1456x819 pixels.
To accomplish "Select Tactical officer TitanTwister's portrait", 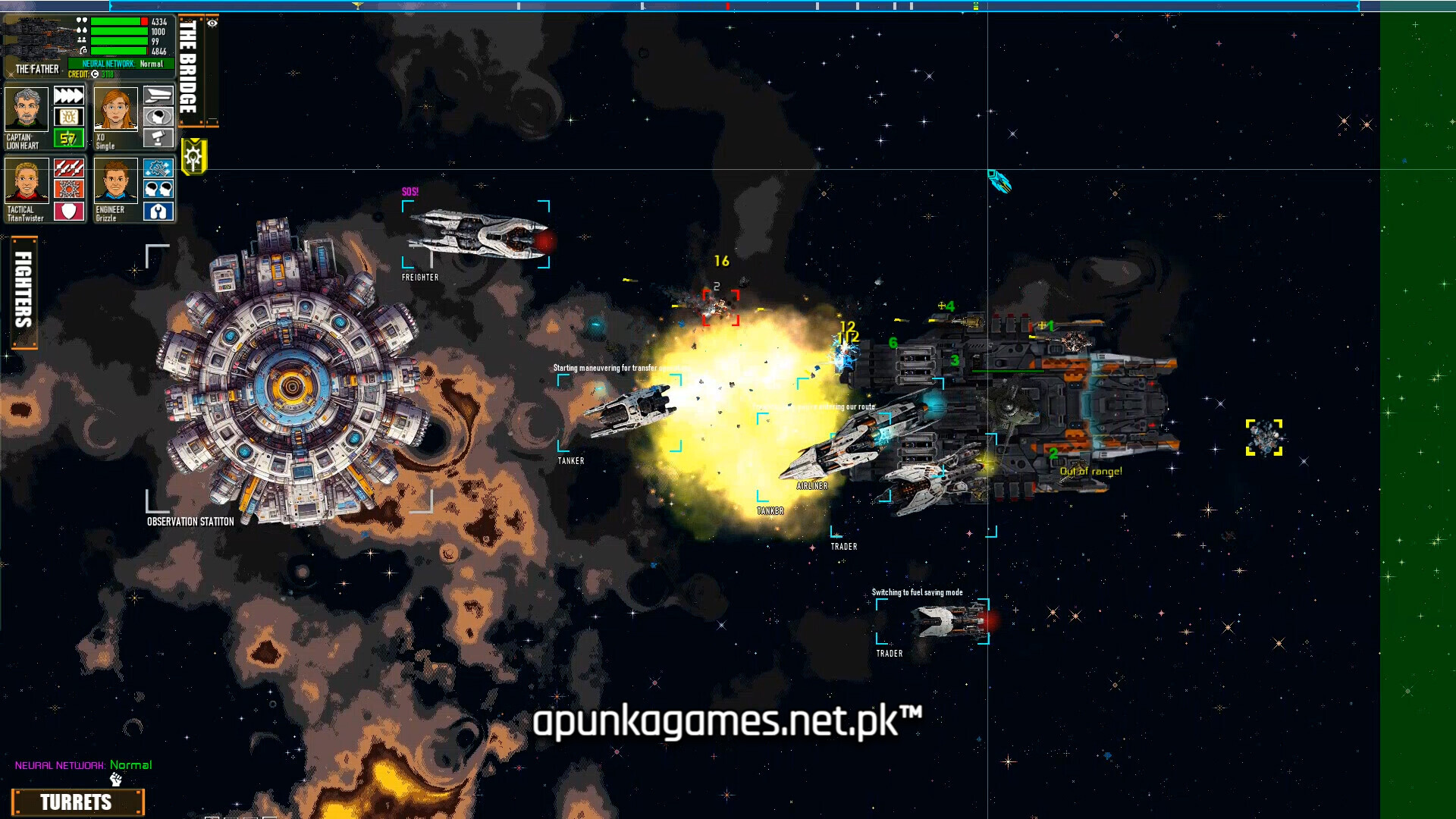I will [27, 180].
